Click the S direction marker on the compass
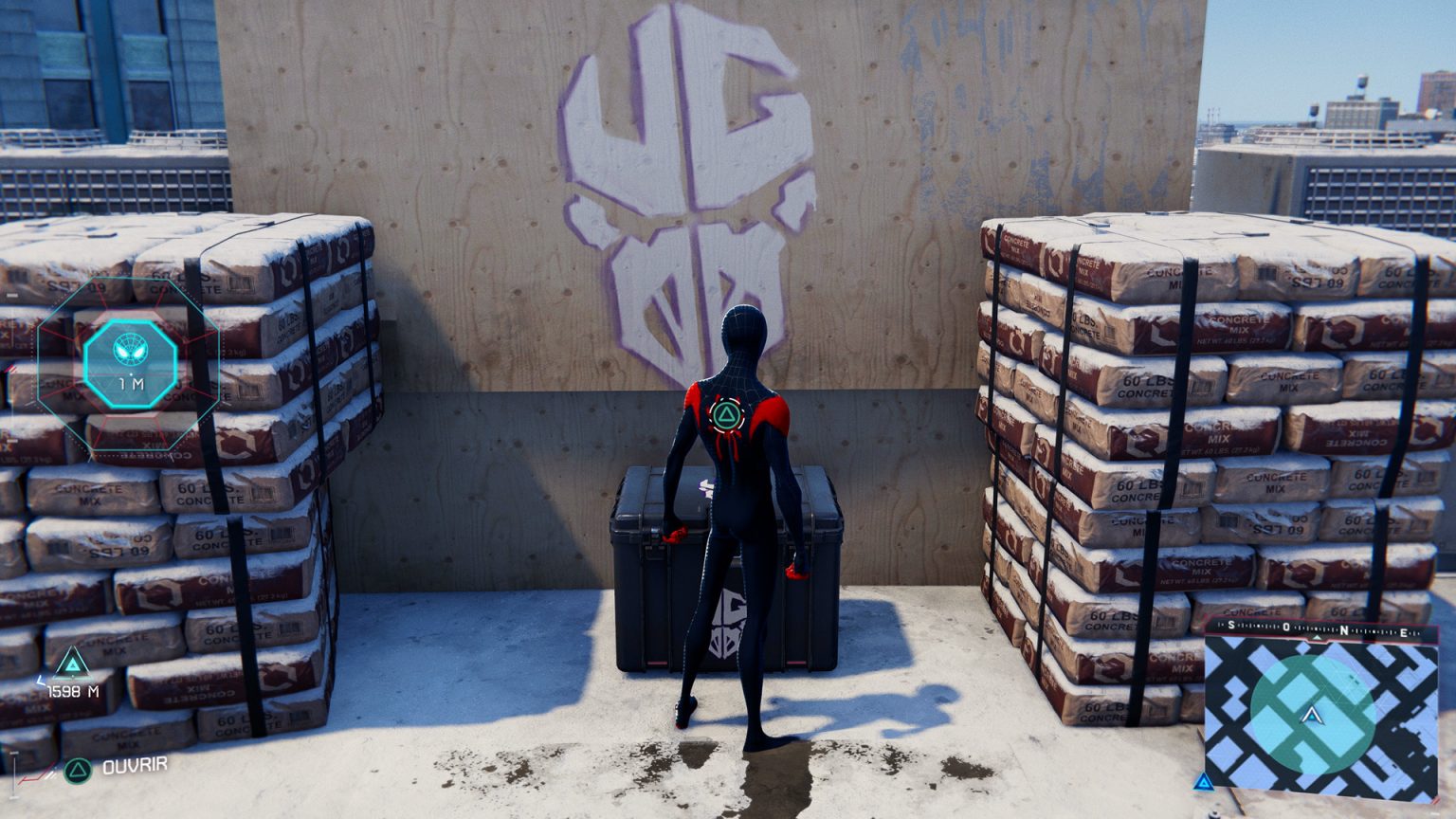1456x819 pixels. 1230,625
